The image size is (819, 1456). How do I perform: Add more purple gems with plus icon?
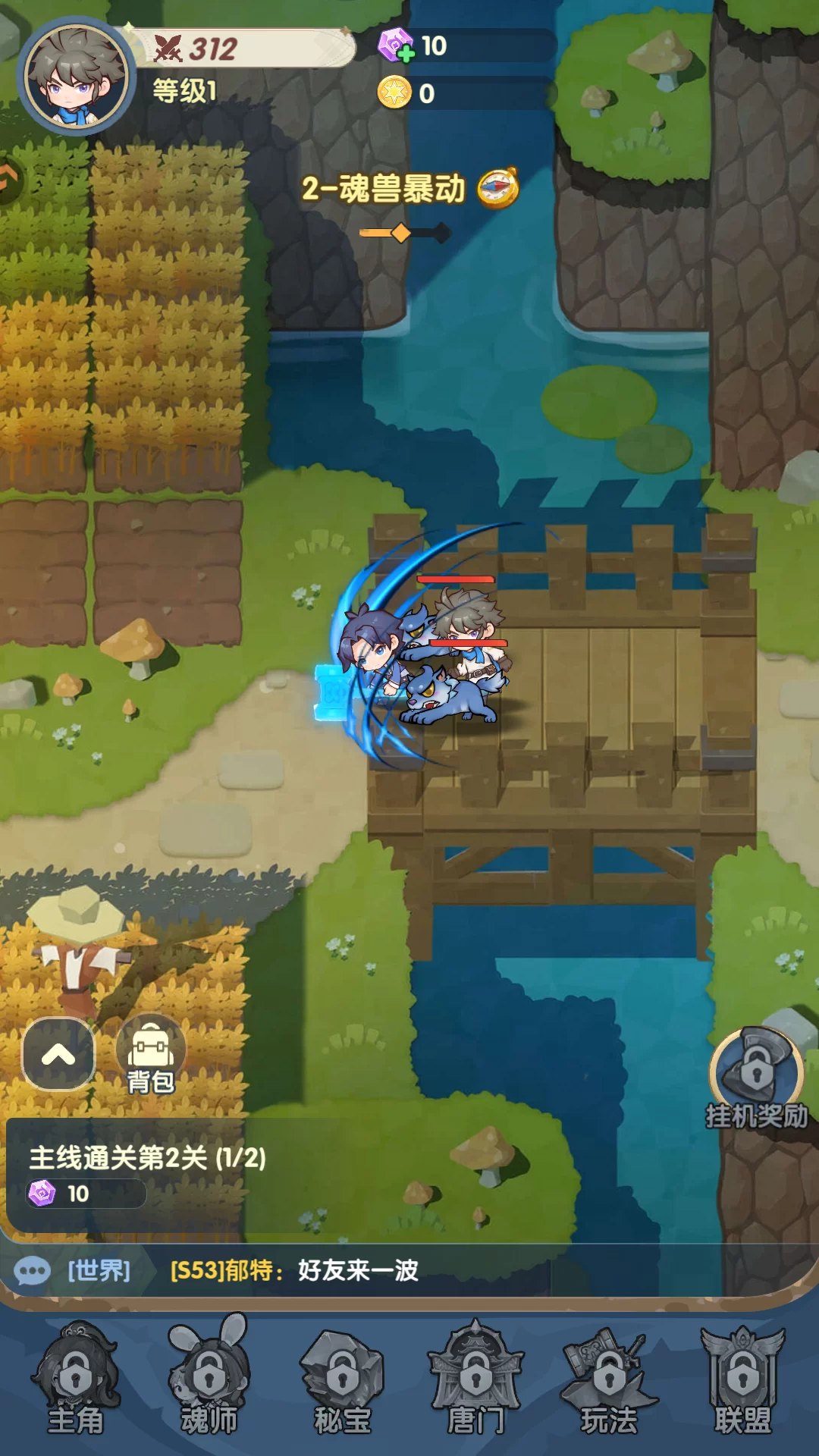pos(397,45)
